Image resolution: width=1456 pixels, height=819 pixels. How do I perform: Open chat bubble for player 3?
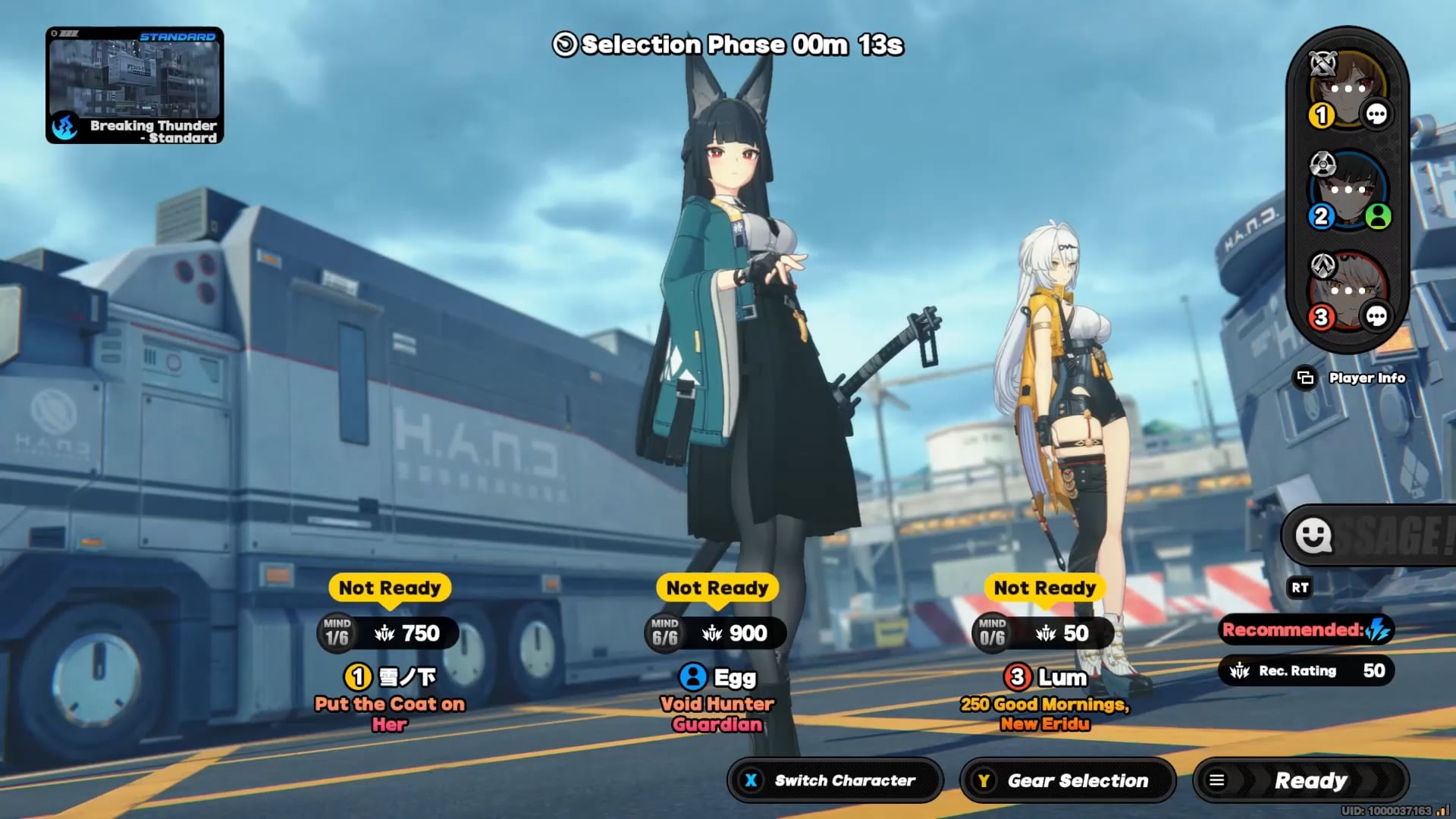(x=1376, y=316)
